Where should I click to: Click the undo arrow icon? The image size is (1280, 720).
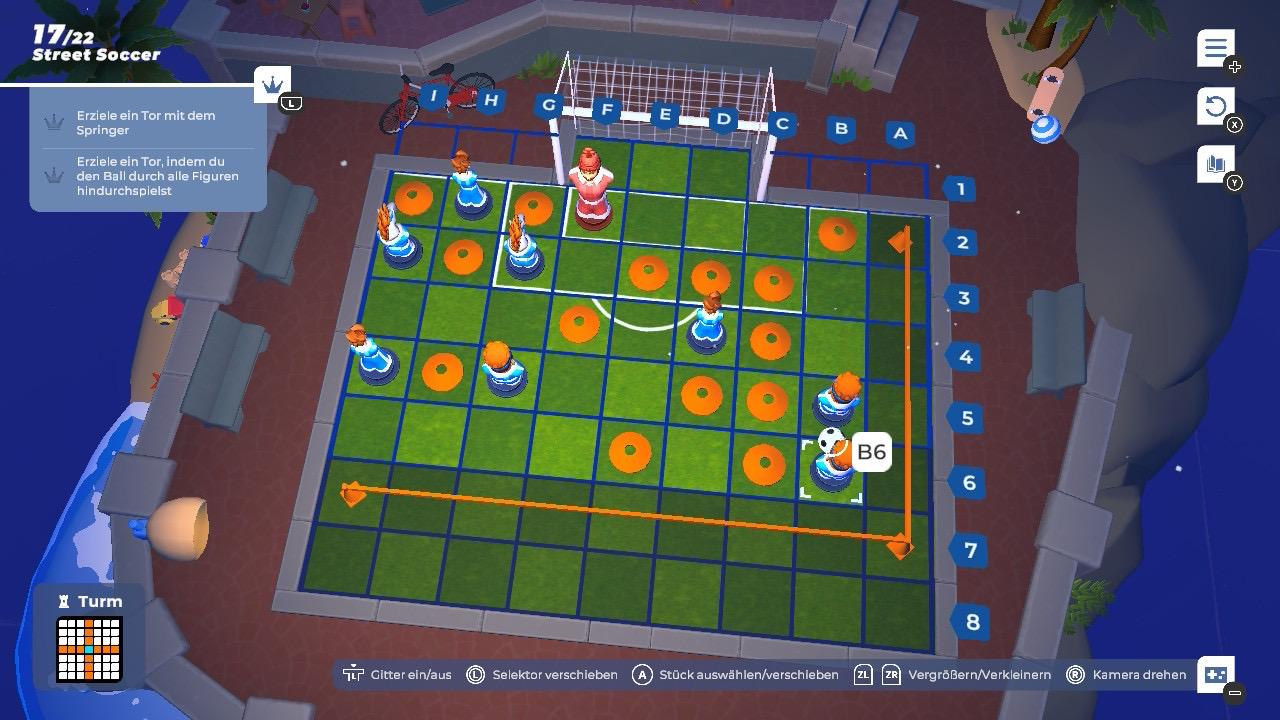pyautogui.click(x=1215, y=106)
